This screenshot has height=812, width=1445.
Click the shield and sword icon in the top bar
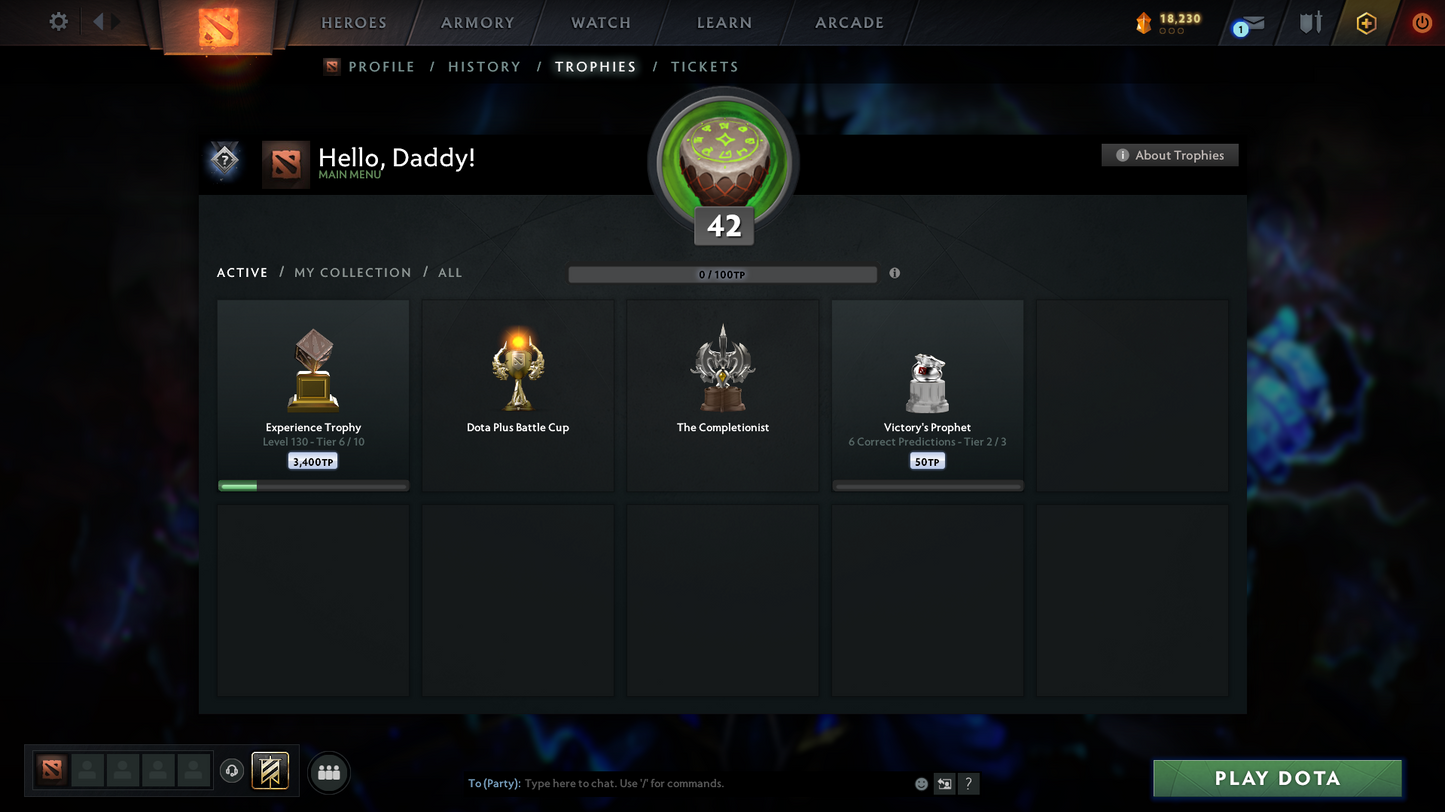click(x=1310, y=22)
